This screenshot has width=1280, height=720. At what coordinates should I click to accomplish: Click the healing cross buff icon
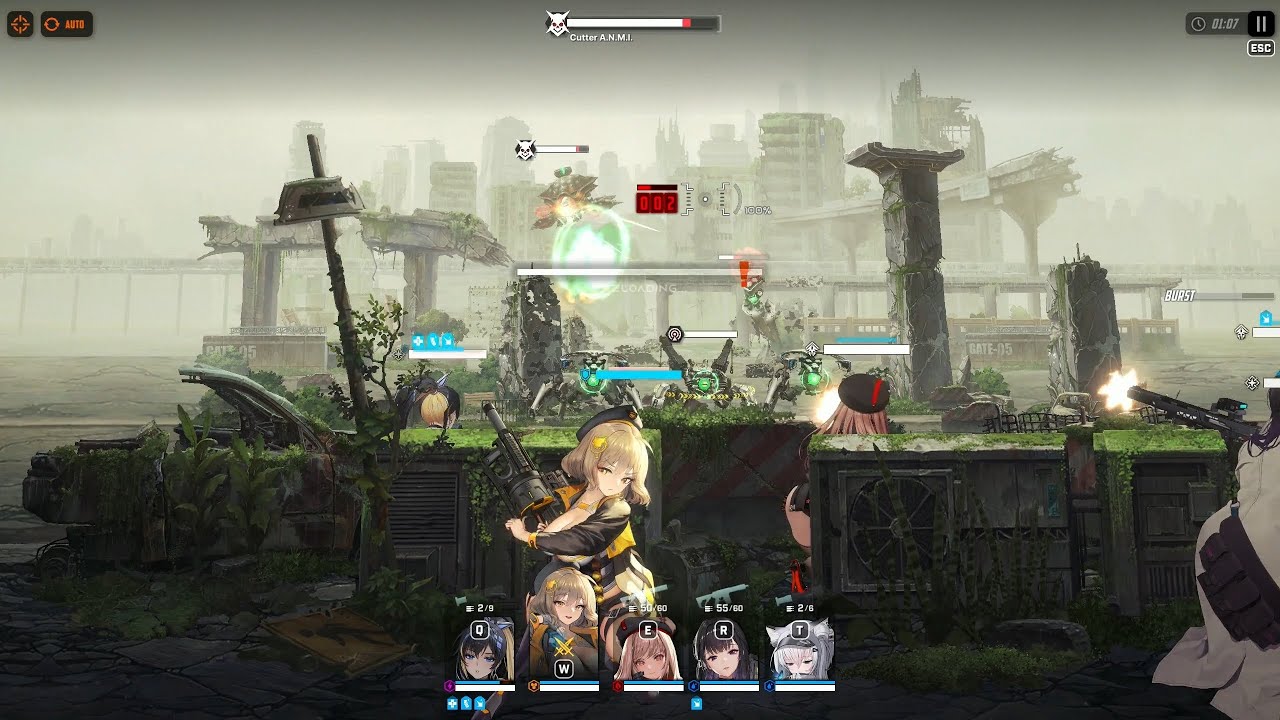point(452,703)
